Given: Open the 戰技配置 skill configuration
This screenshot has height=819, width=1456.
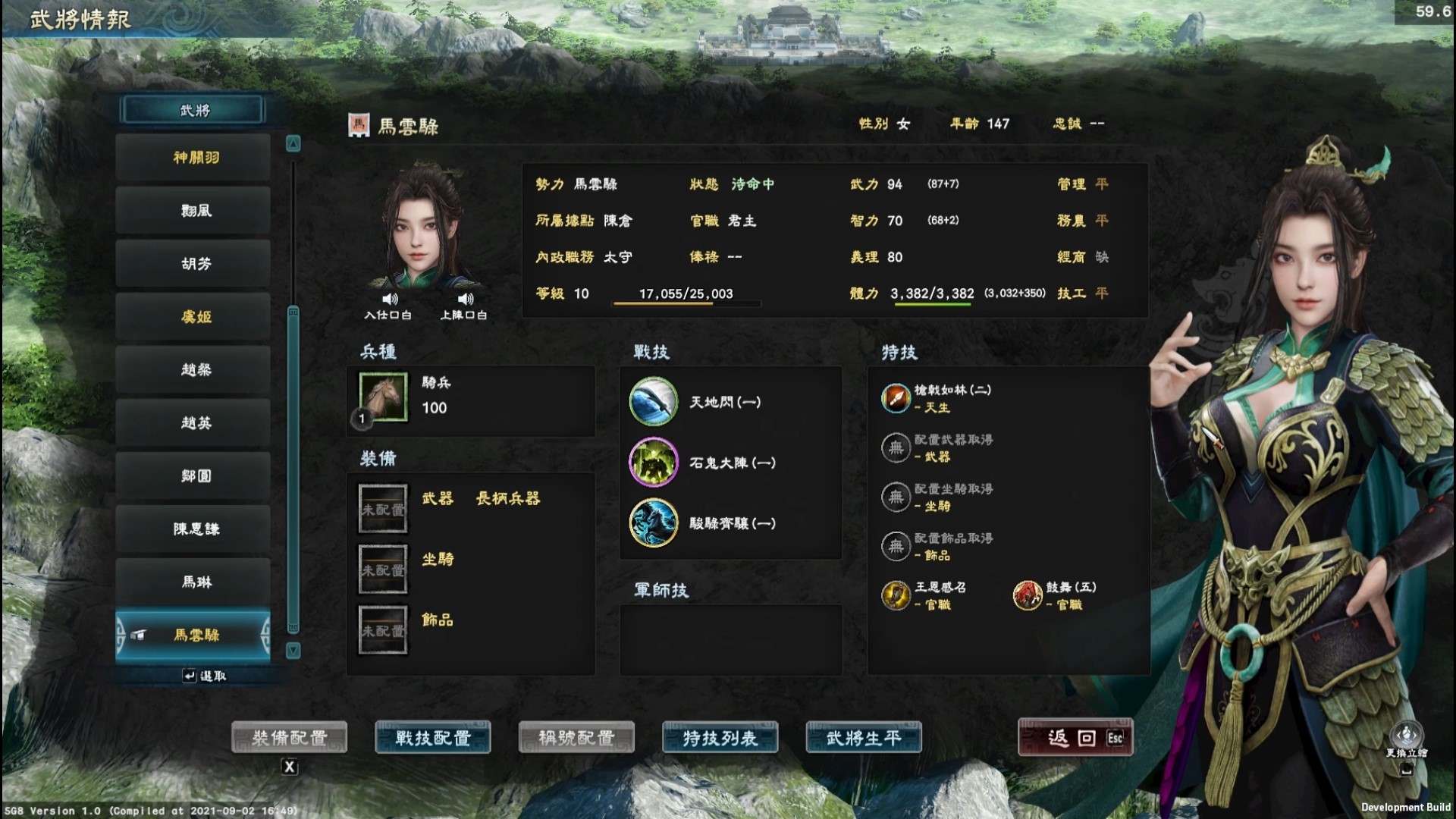Looking at the screenshot, I should (x=432, y=736).
